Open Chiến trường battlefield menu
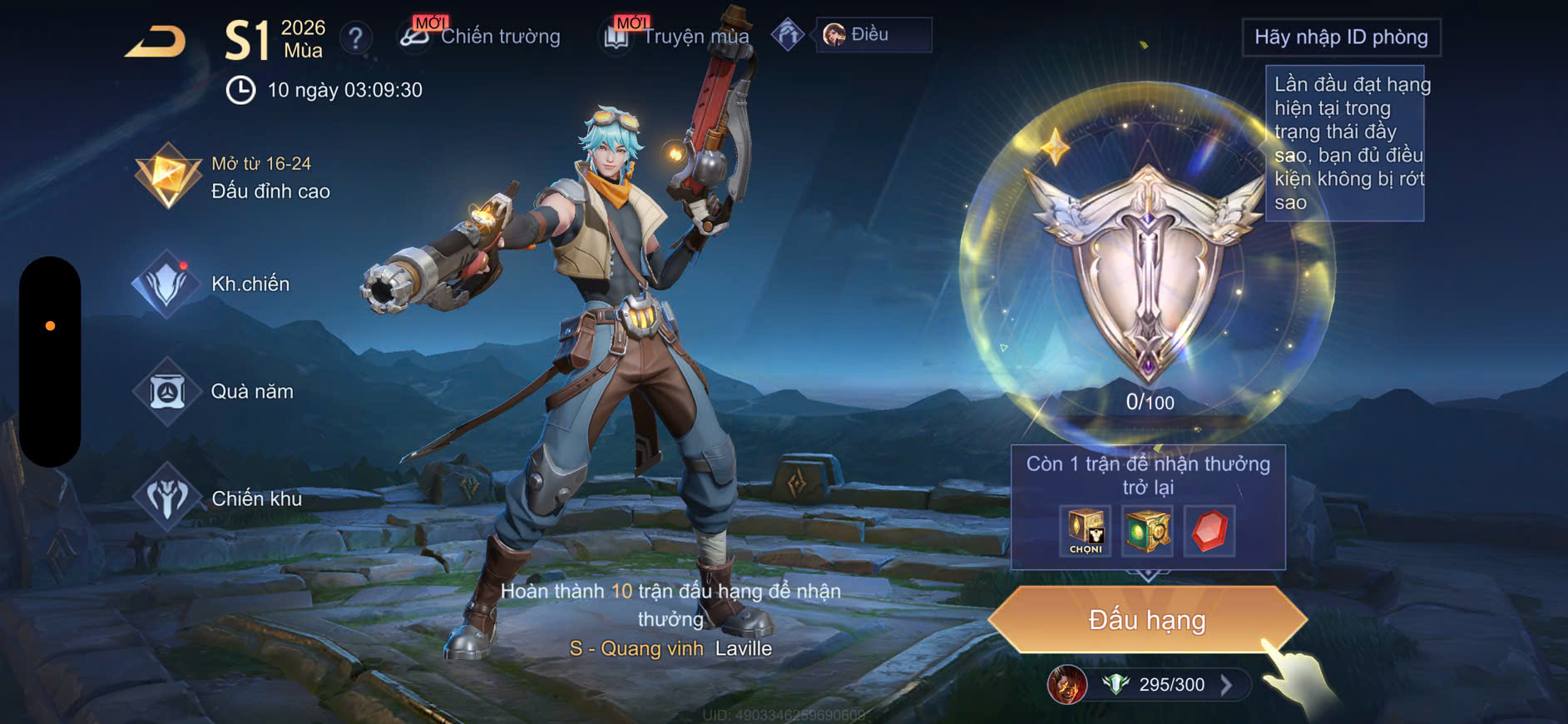1568x724 pixels. [x=481, y=36]
